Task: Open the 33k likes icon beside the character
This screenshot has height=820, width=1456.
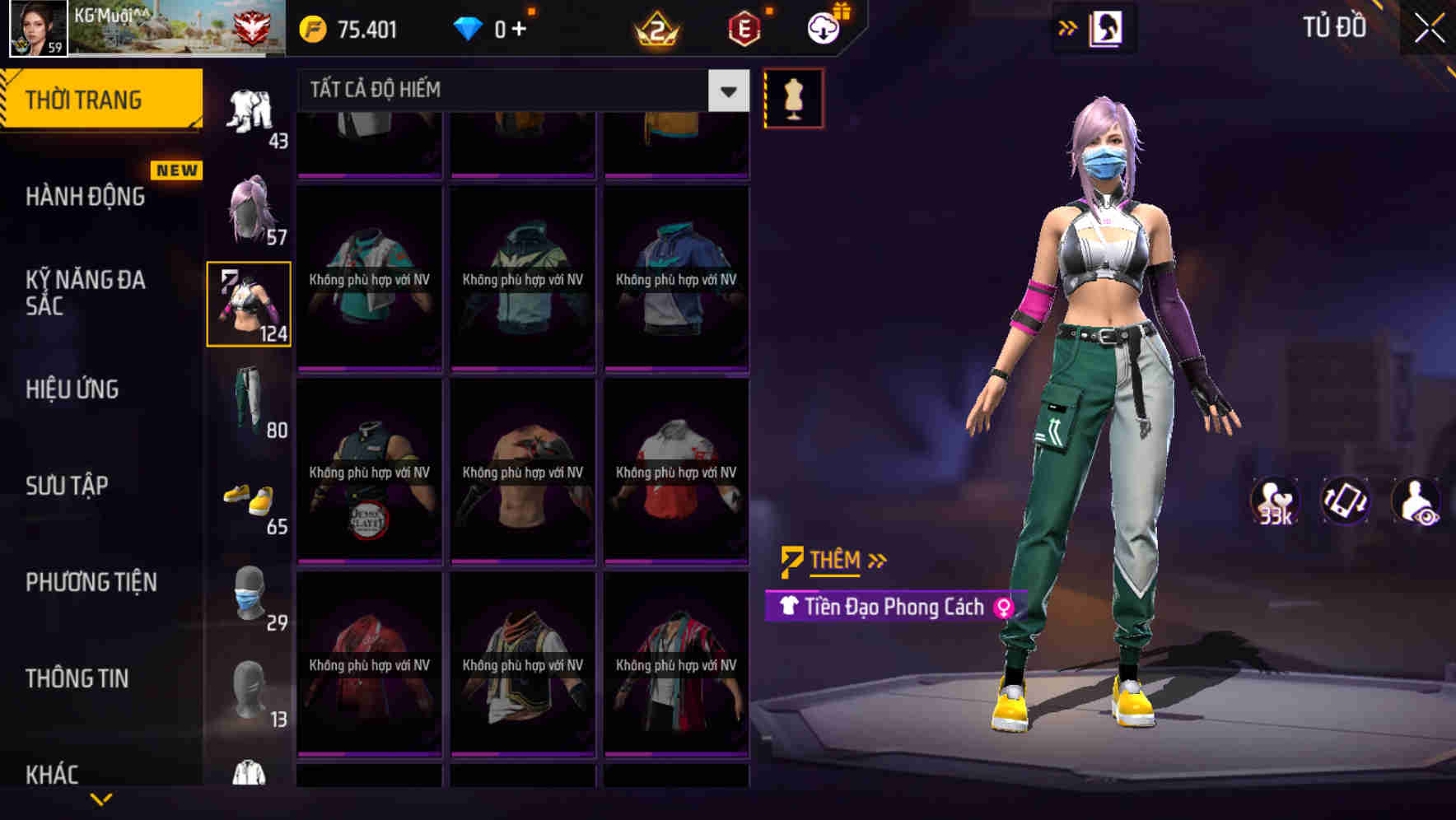Action: coord(1275,502)
